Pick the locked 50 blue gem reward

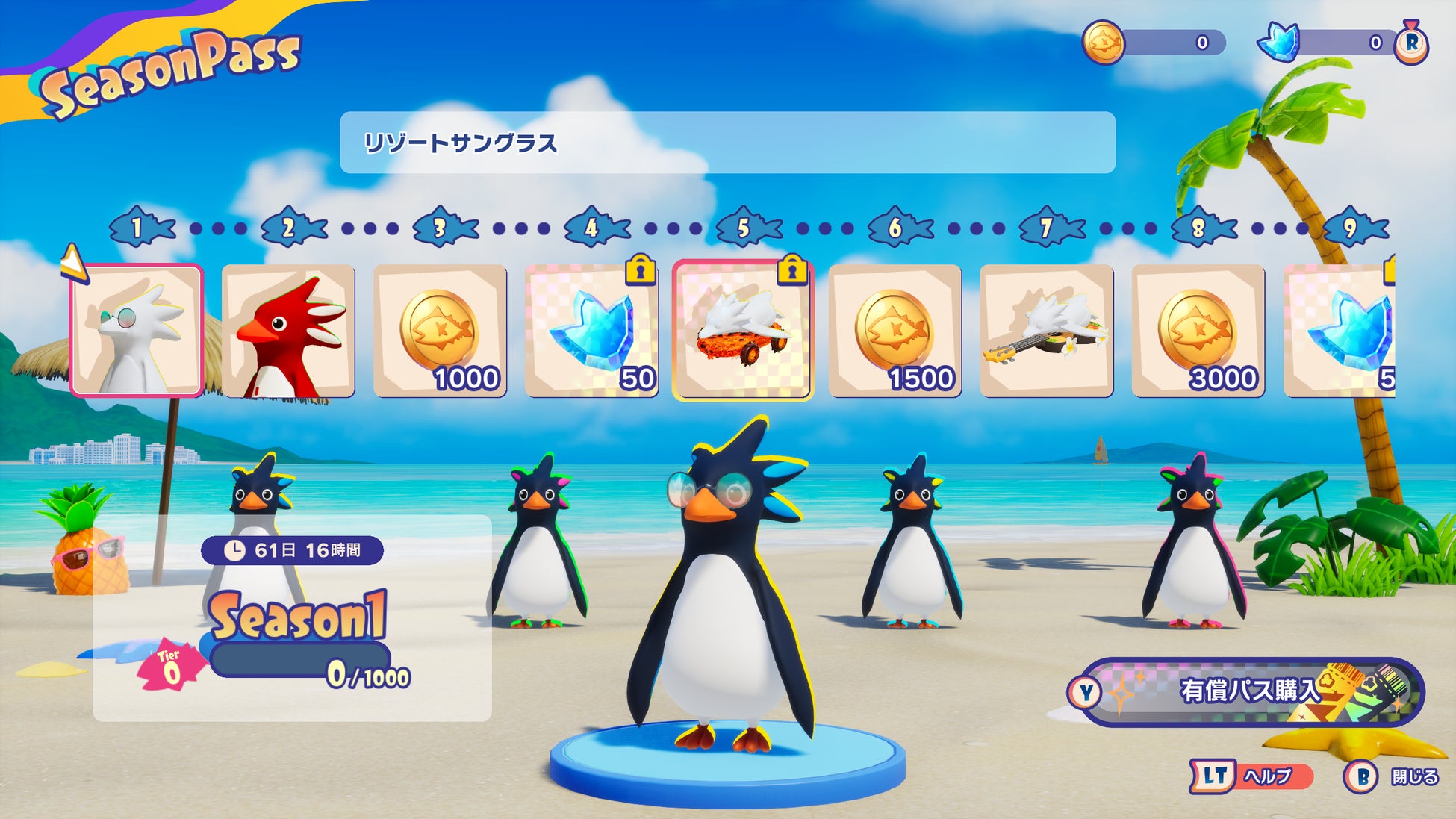coord(591,330)
